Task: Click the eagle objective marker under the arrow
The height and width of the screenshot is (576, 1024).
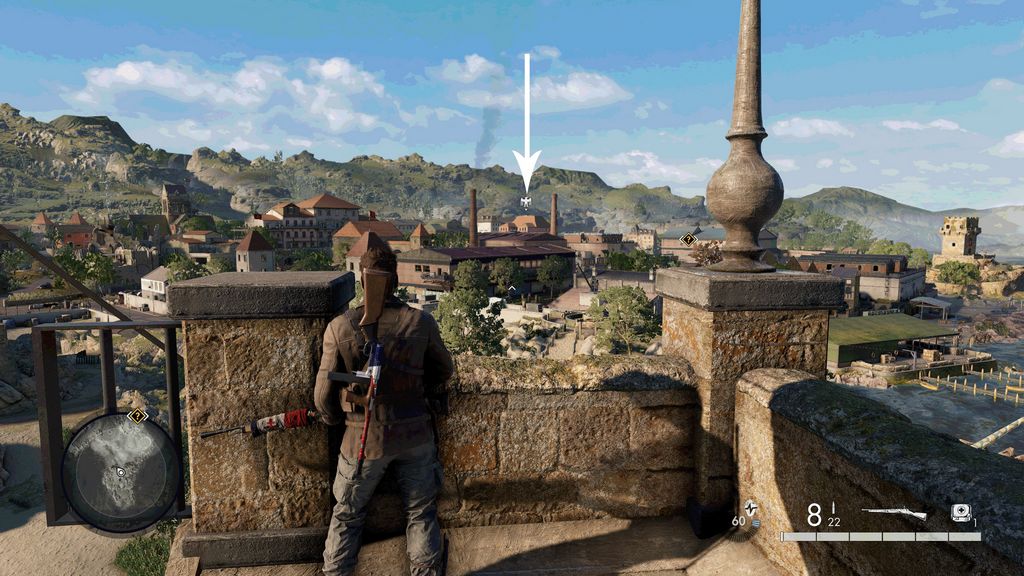Action: [526, 202]
